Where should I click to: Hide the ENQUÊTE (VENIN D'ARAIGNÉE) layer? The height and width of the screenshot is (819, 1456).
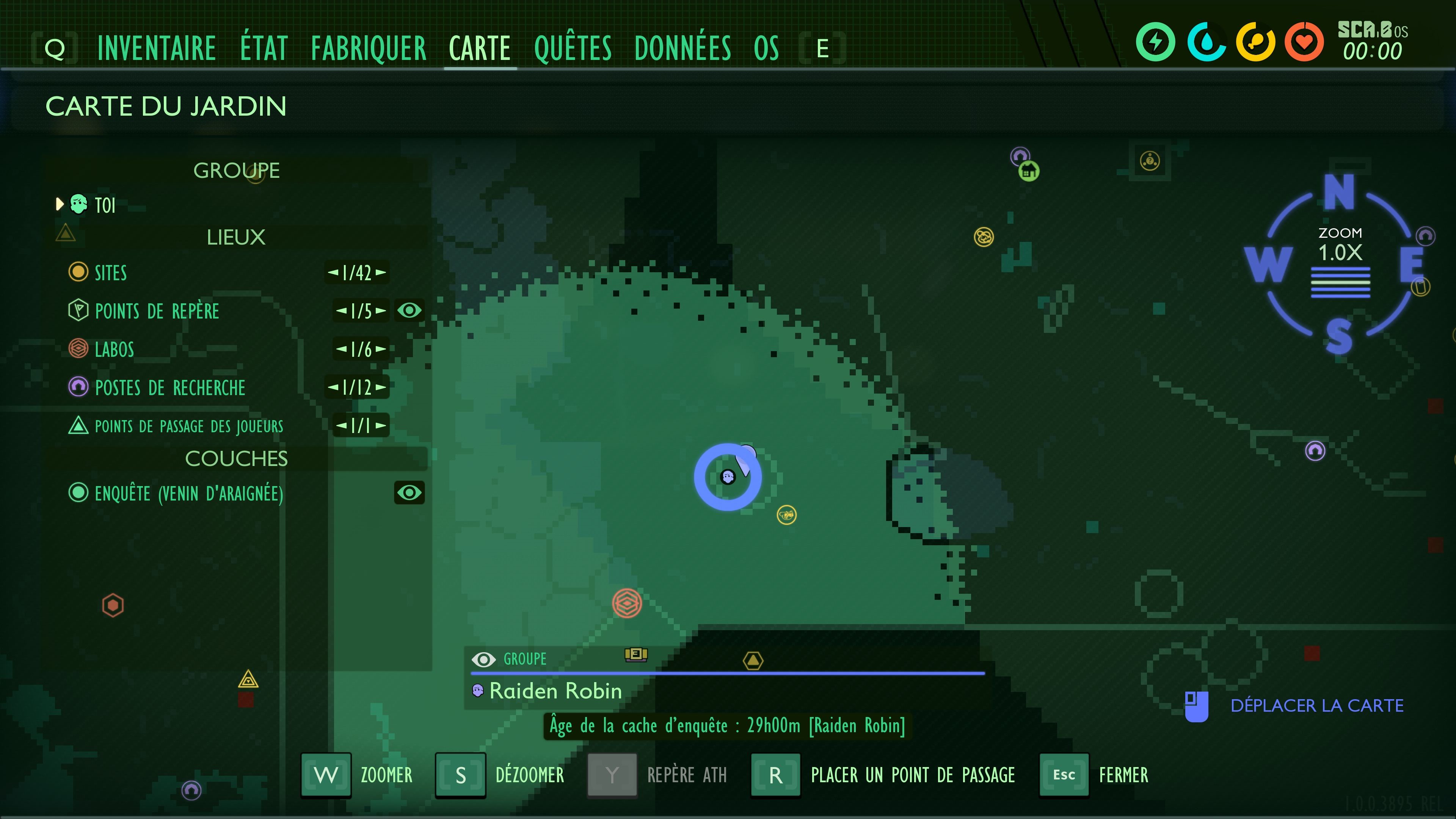tap(409, 493)
